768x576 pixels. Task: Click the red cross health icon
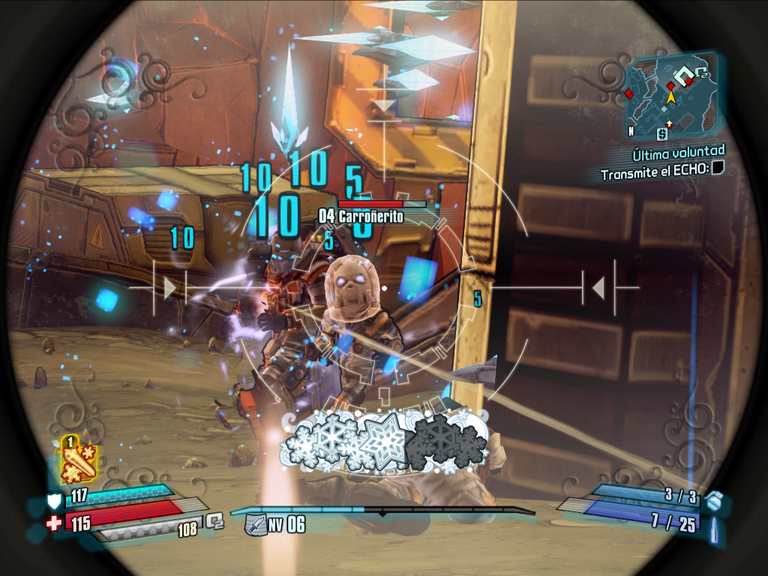click(x=54, y=523)
